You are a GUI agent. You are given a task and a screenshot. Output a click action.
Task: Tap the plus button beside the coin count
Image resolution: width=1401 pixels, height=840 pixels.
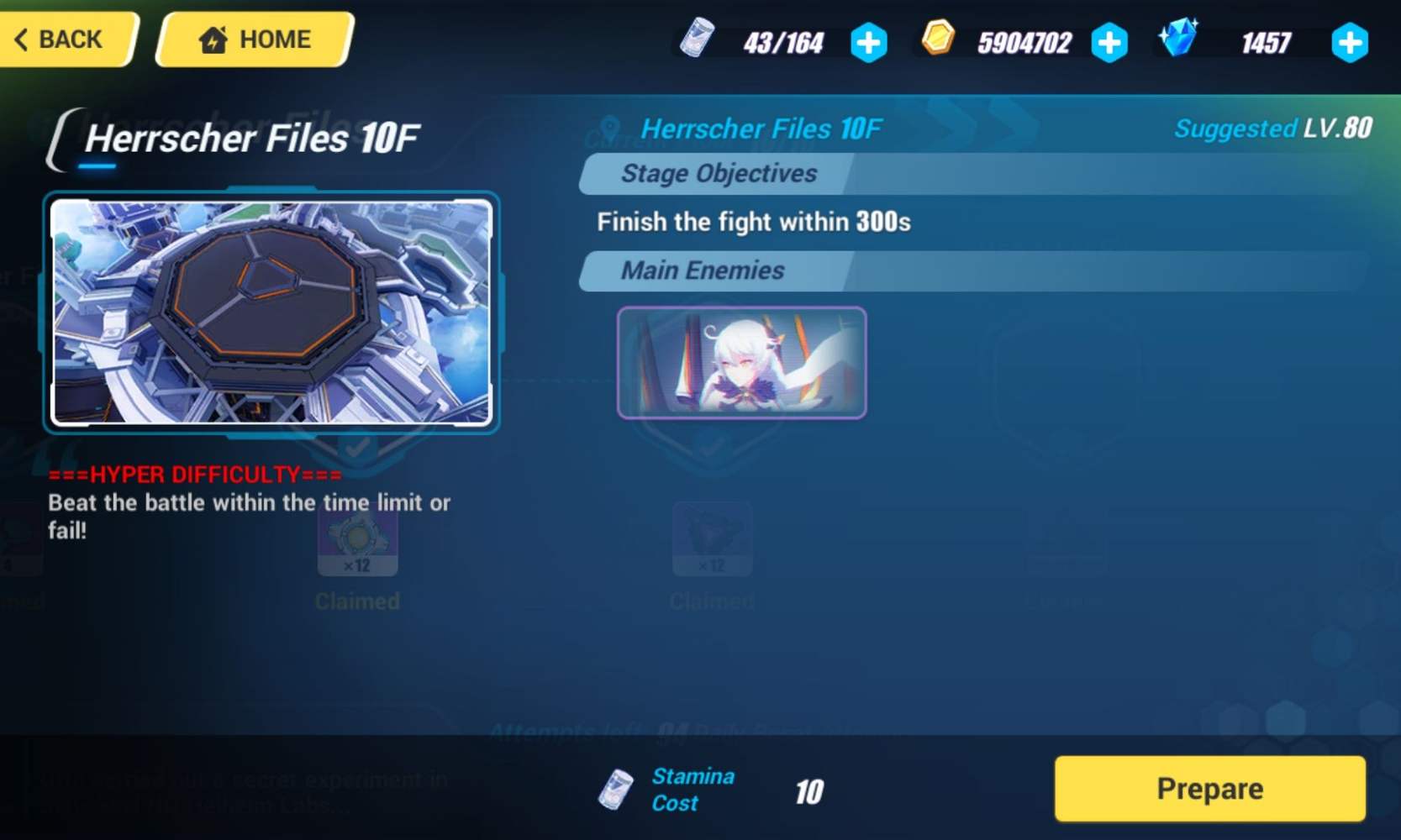1110,42
